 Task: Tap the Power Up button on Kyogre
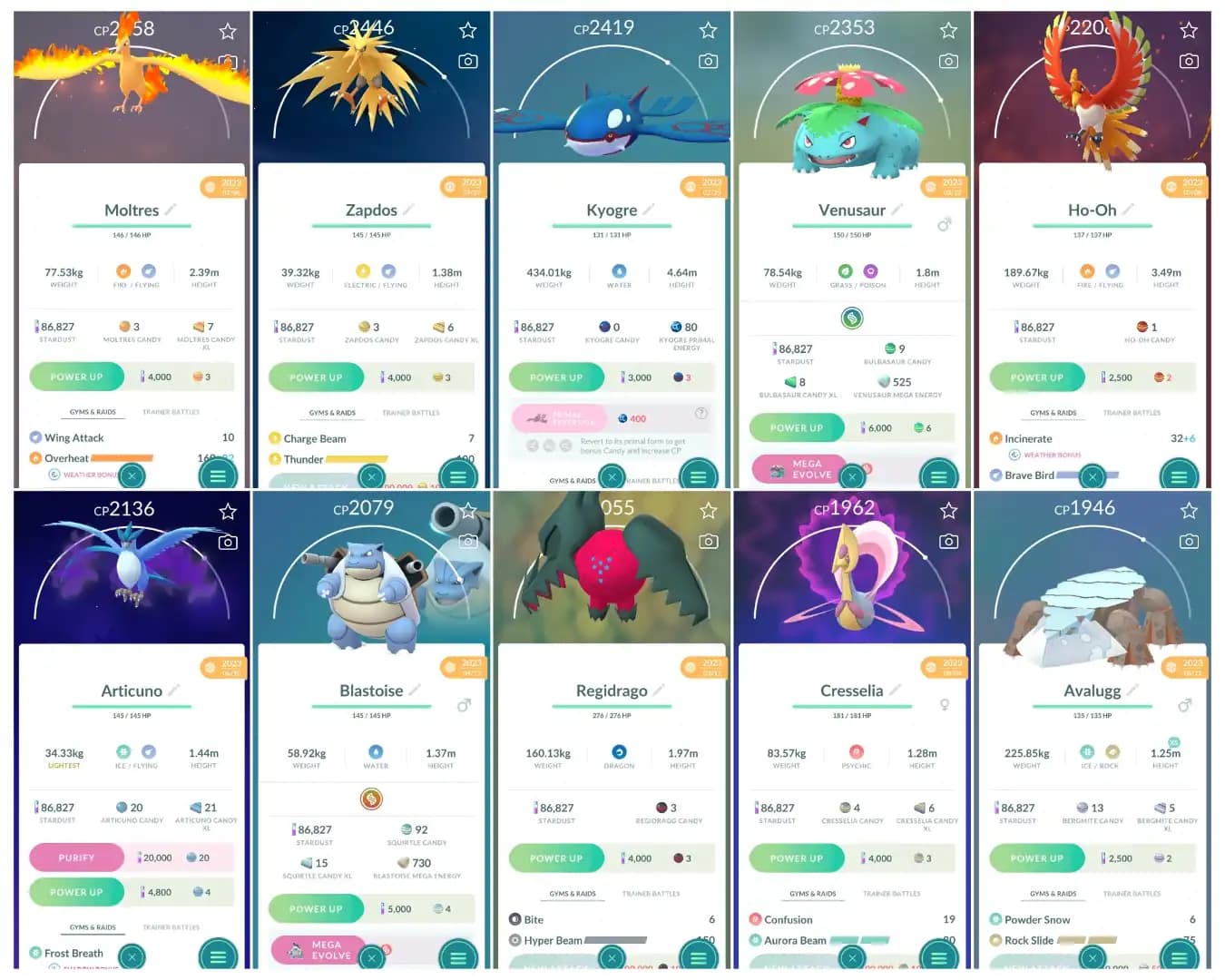556,377
